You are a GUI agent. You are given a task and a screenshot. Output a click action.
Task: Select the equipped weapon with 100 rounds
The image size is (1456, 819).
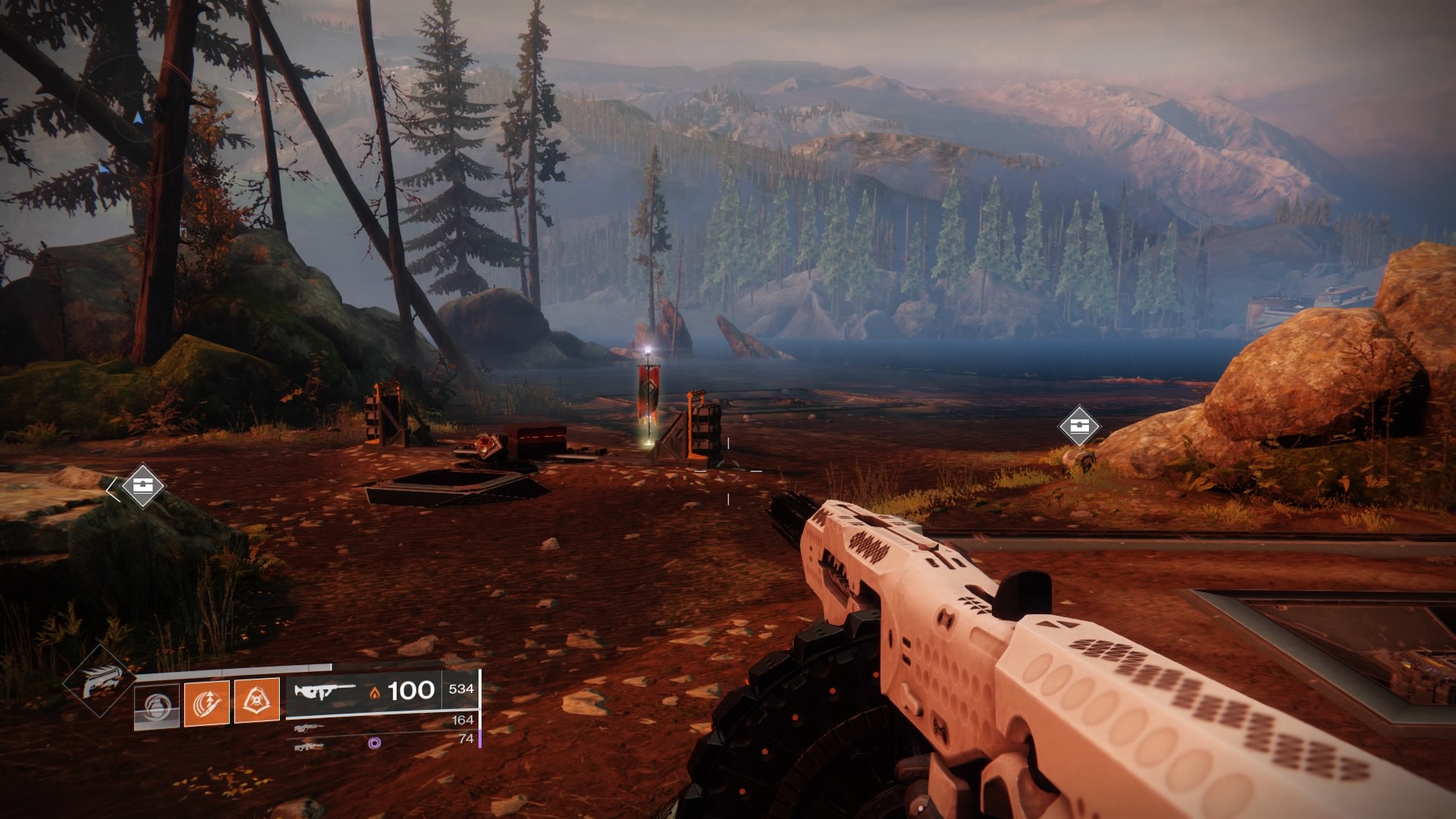pyautogui.click(x=325, y=691)
